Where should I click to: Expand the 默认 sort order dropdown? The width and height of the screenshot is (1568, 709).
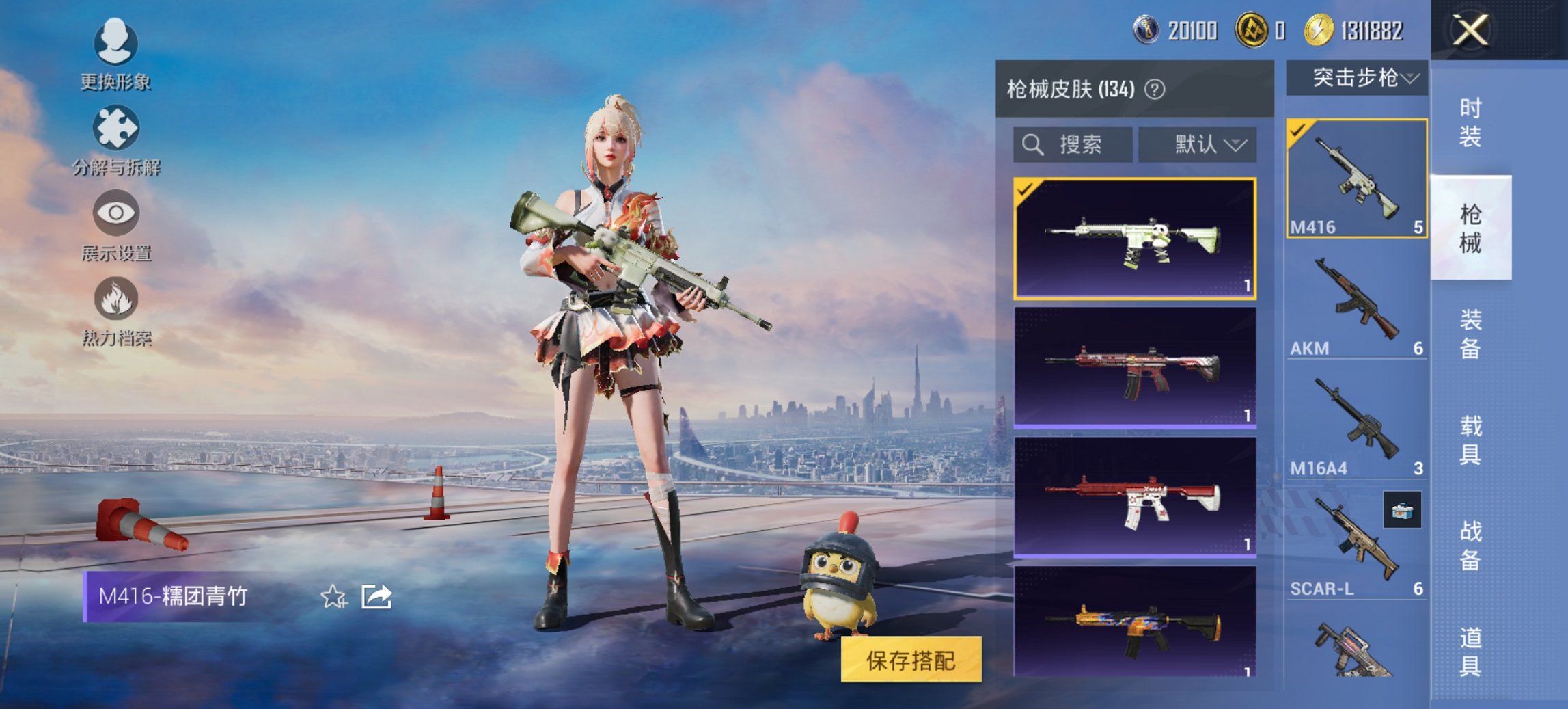tap(1198, 145)
